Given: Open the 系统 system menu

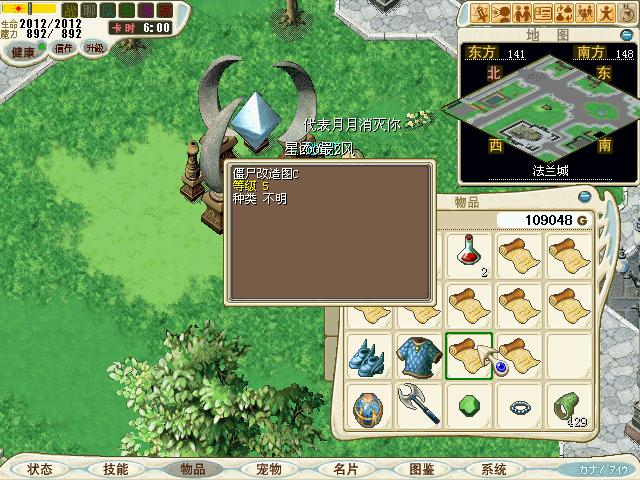Looking at the screenshot, I should [493, 469].
